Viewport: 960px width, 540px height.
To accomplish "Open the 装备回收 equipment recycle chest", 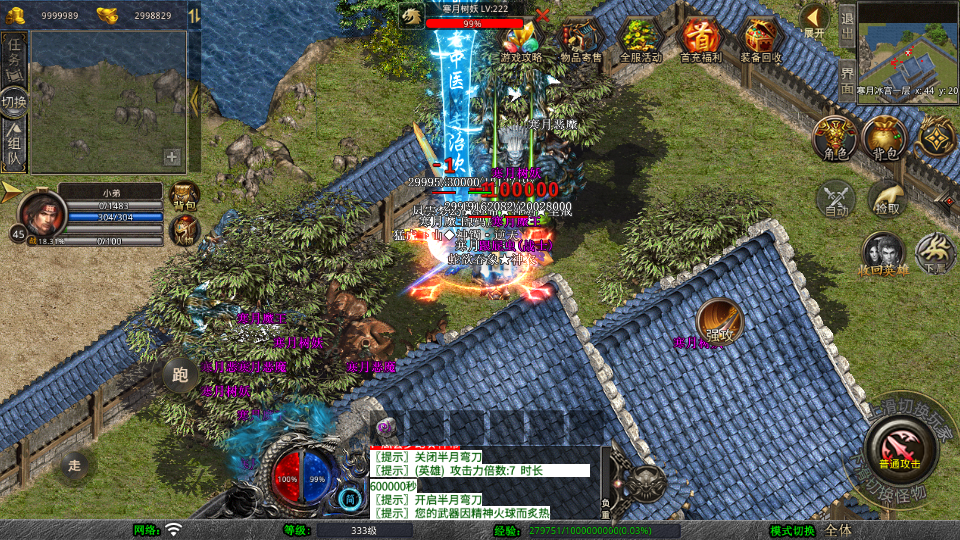I will click(x=761, y=40).
